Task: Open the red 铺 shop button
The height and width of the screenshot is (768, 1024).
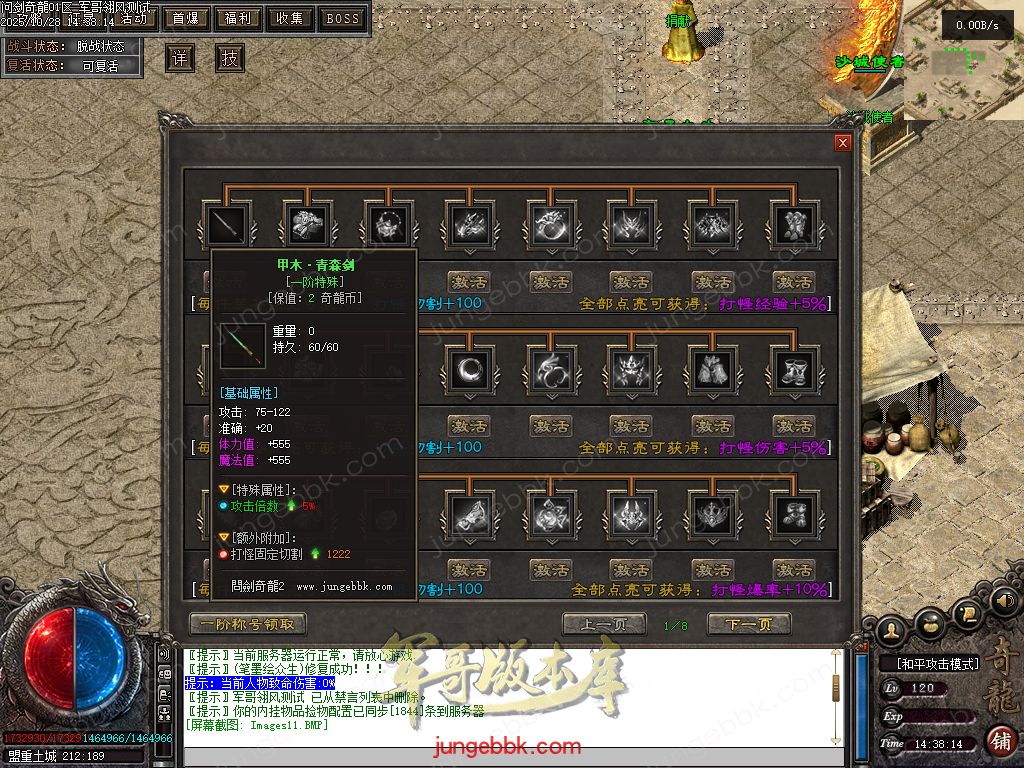Action: point(1000,741)
